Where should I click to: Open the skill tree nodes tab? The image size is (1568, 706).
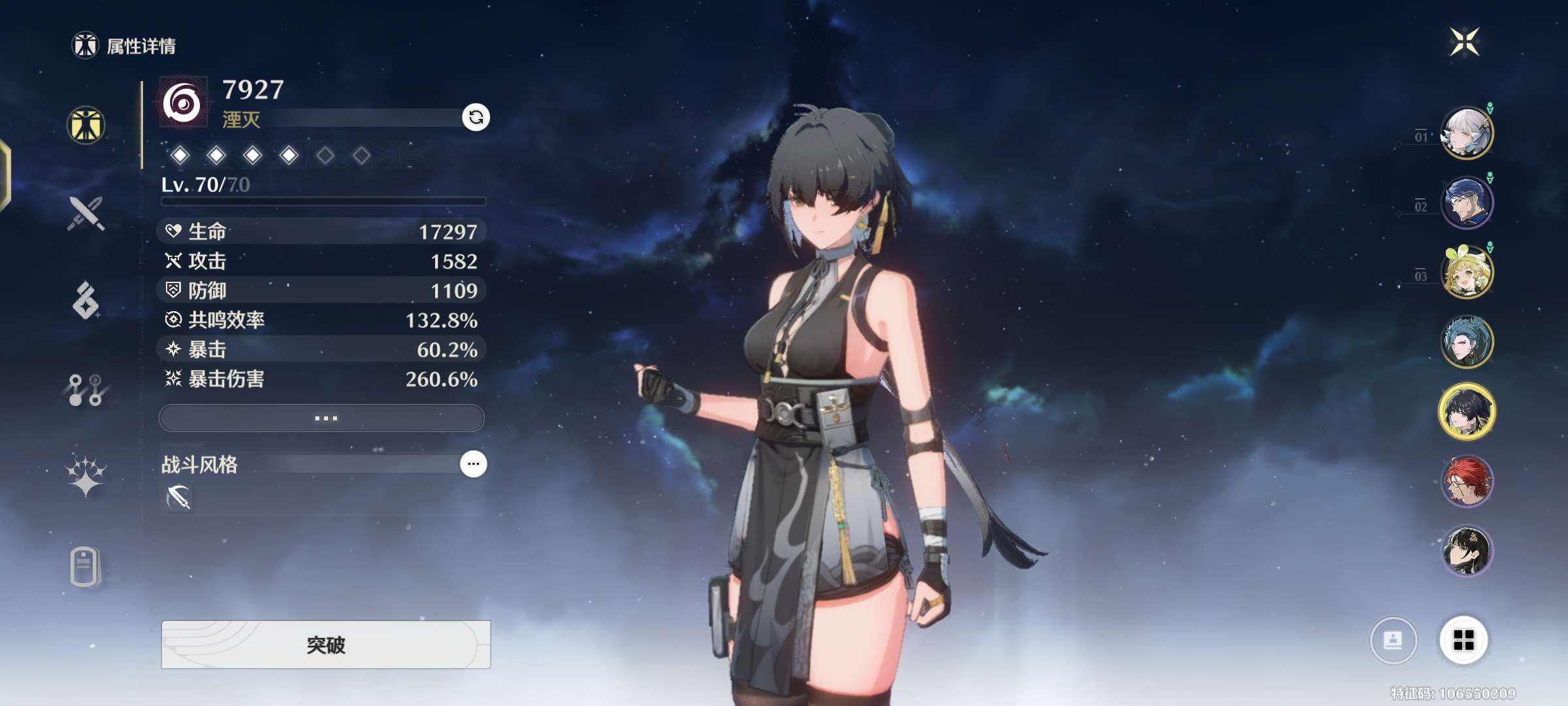[86, 390]
